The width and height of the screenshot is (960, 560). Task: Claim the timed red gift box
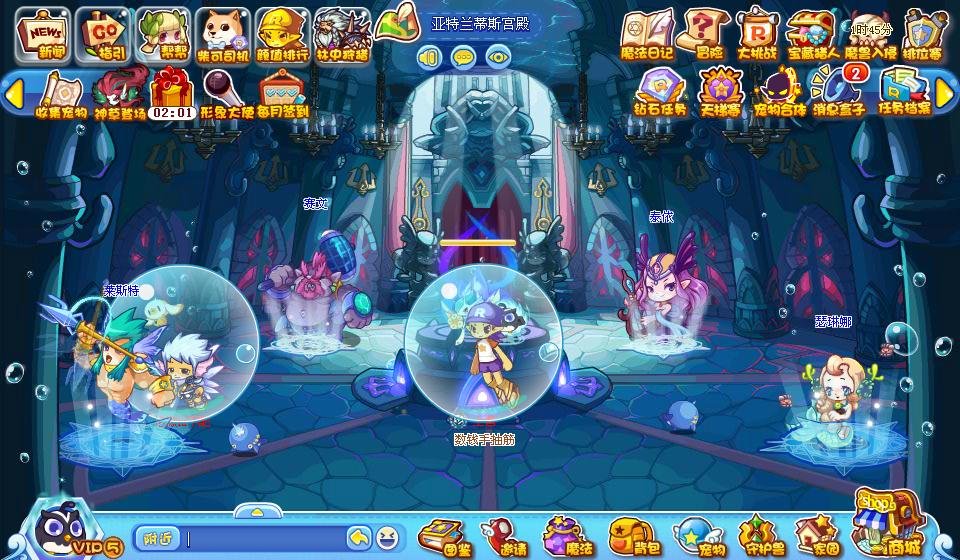tap(172, 93)
